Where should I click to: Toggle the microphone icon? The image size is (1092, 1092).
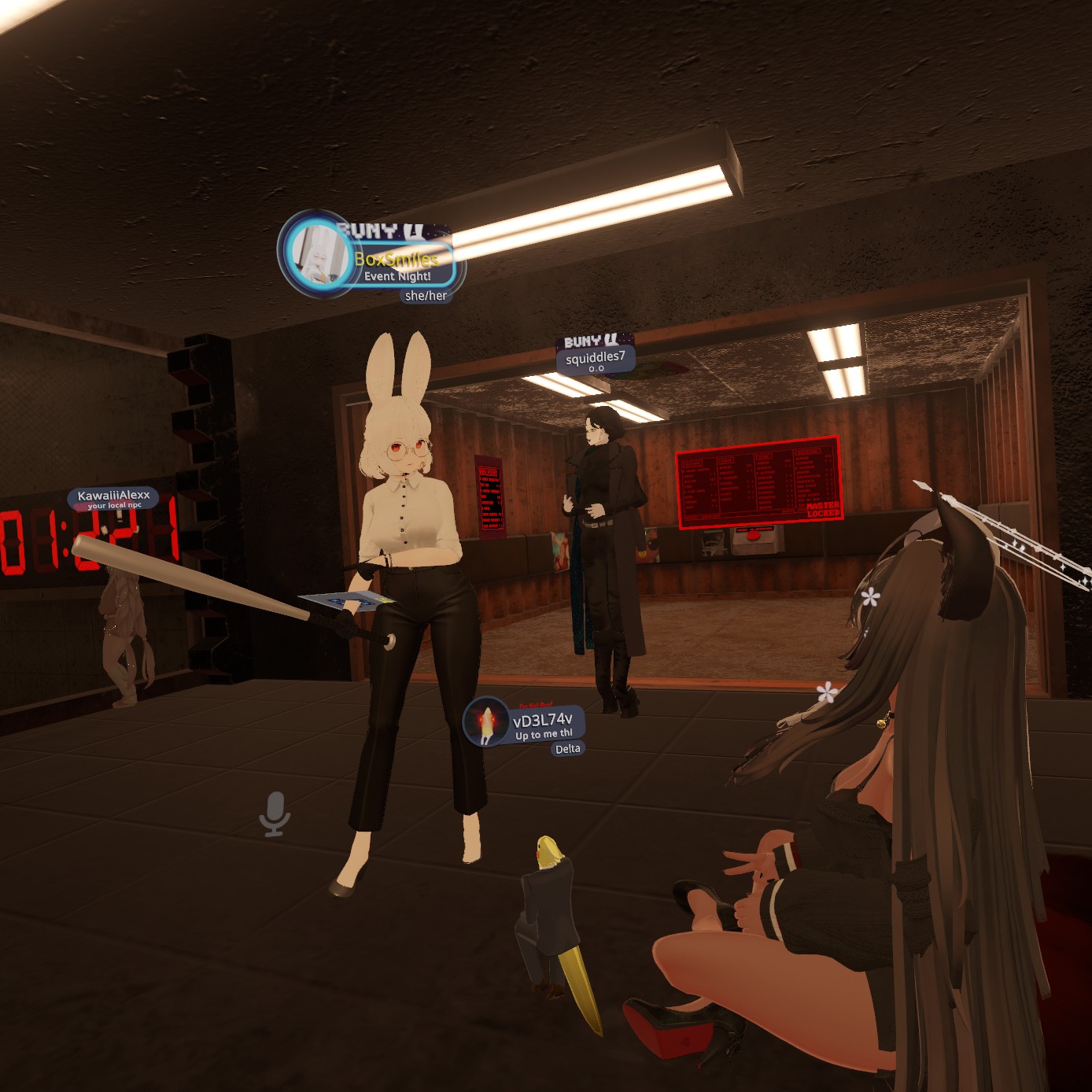tap(275, 813)
